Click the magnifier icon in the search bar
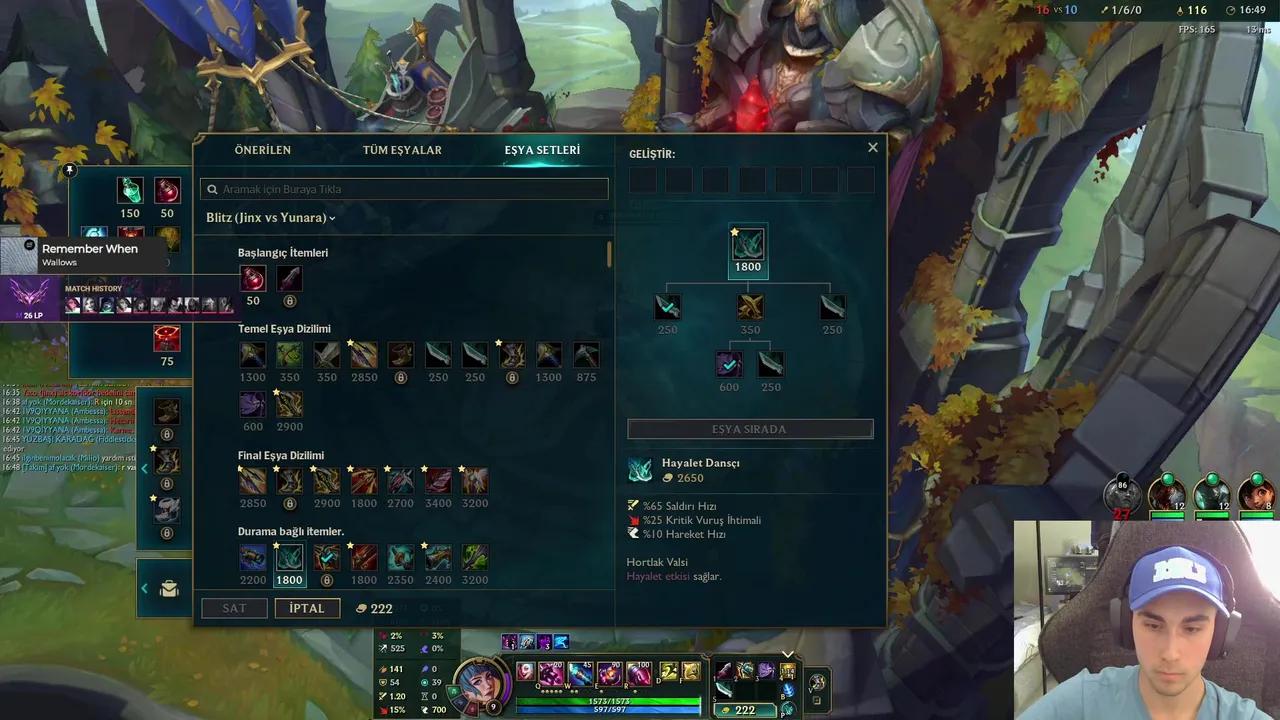The width and height of the screenshot is (1280, 720). (x=212, y=189)
